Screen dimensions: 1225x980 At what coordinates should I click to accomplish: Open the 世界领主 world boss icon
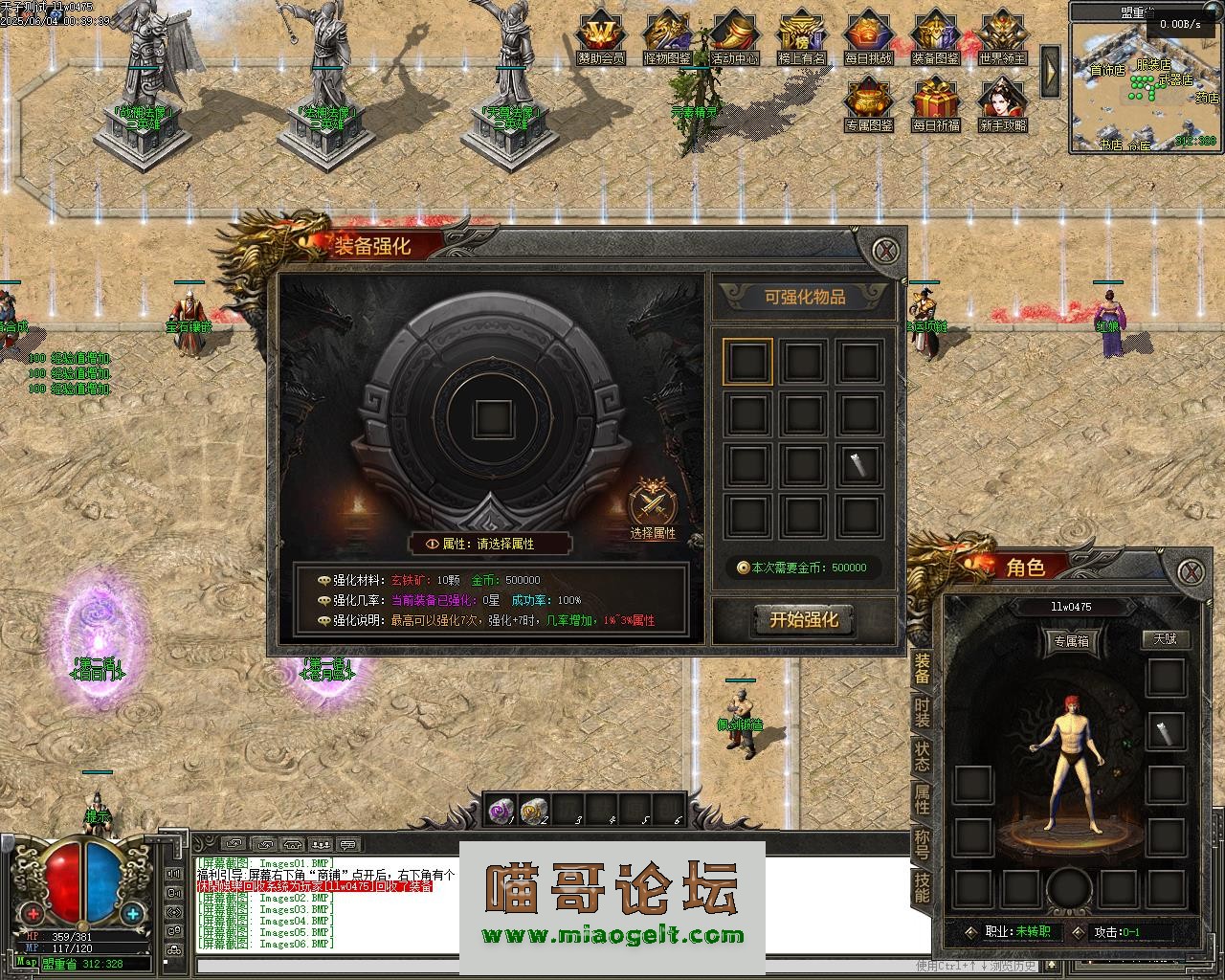pos(1002,36)
